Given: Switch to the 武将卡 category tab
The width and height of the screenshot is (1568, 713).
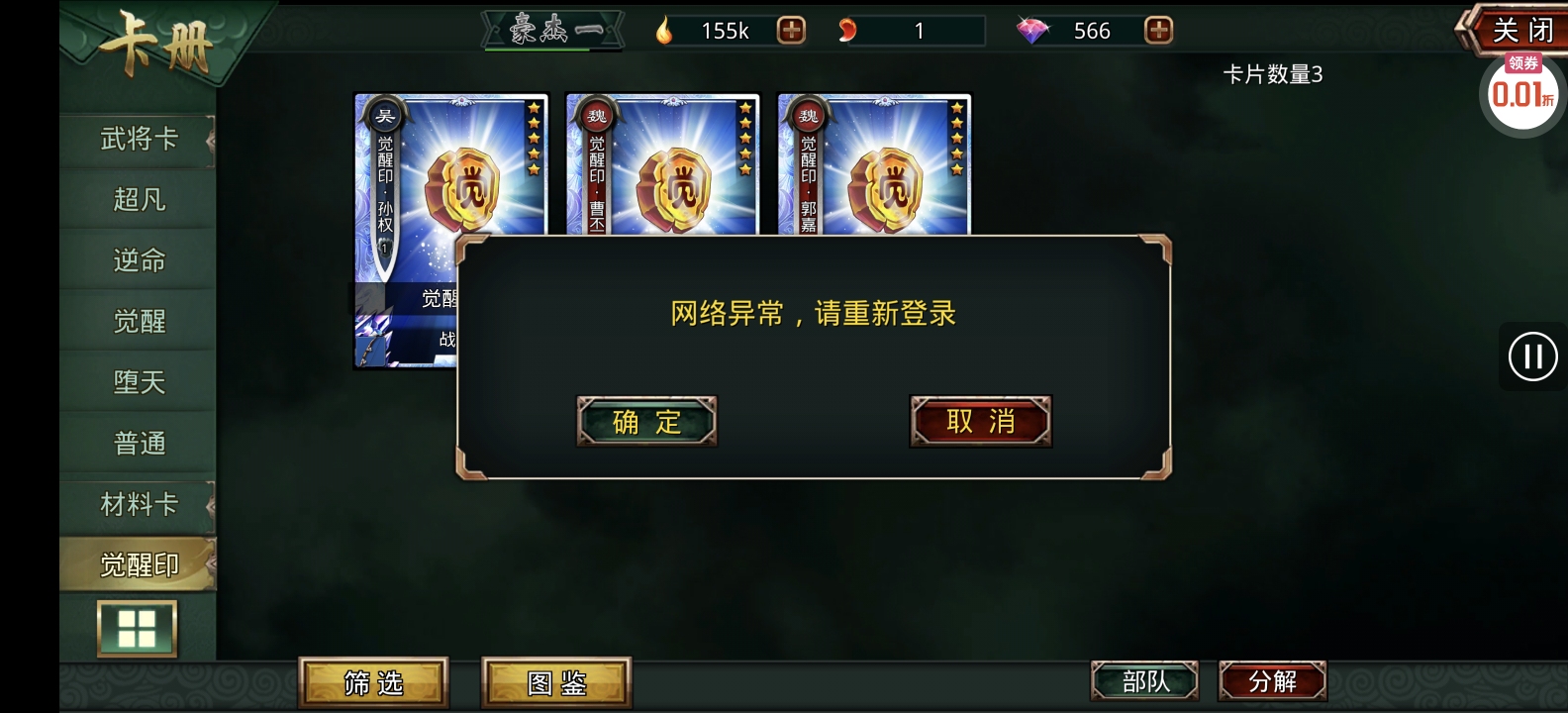Looking at the screenshot, I should click(137, 140).
